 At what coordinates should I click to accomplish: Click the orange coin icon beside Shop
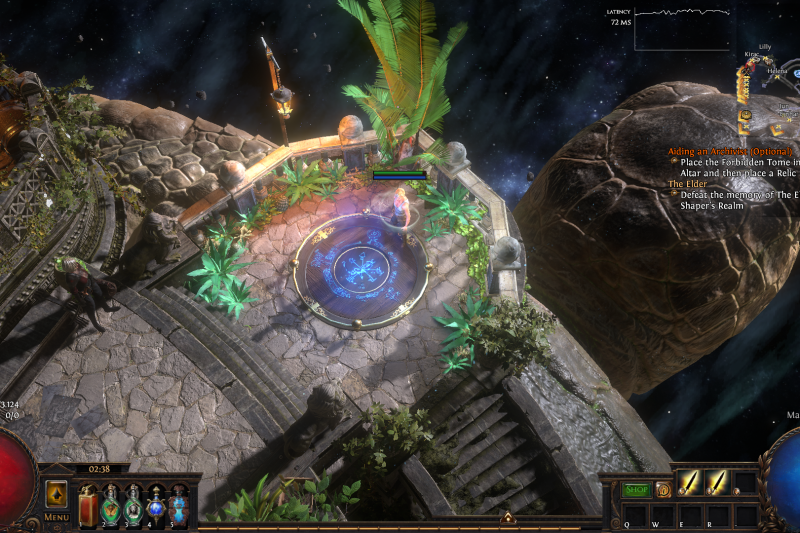pyautogui.click(x=662, y=490)
